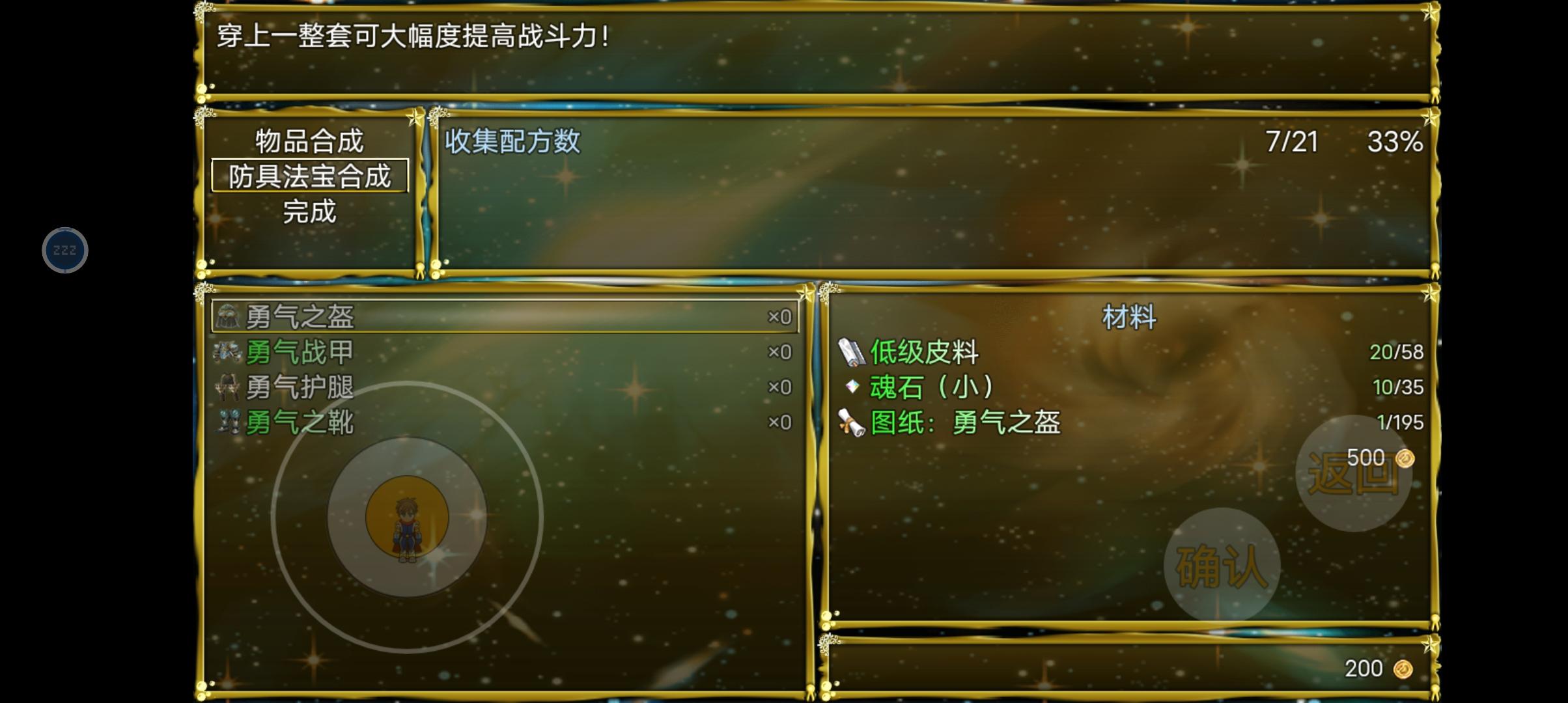Choose the 完成 menu entry
1568x703 pixels.
[x=309, y=211]
